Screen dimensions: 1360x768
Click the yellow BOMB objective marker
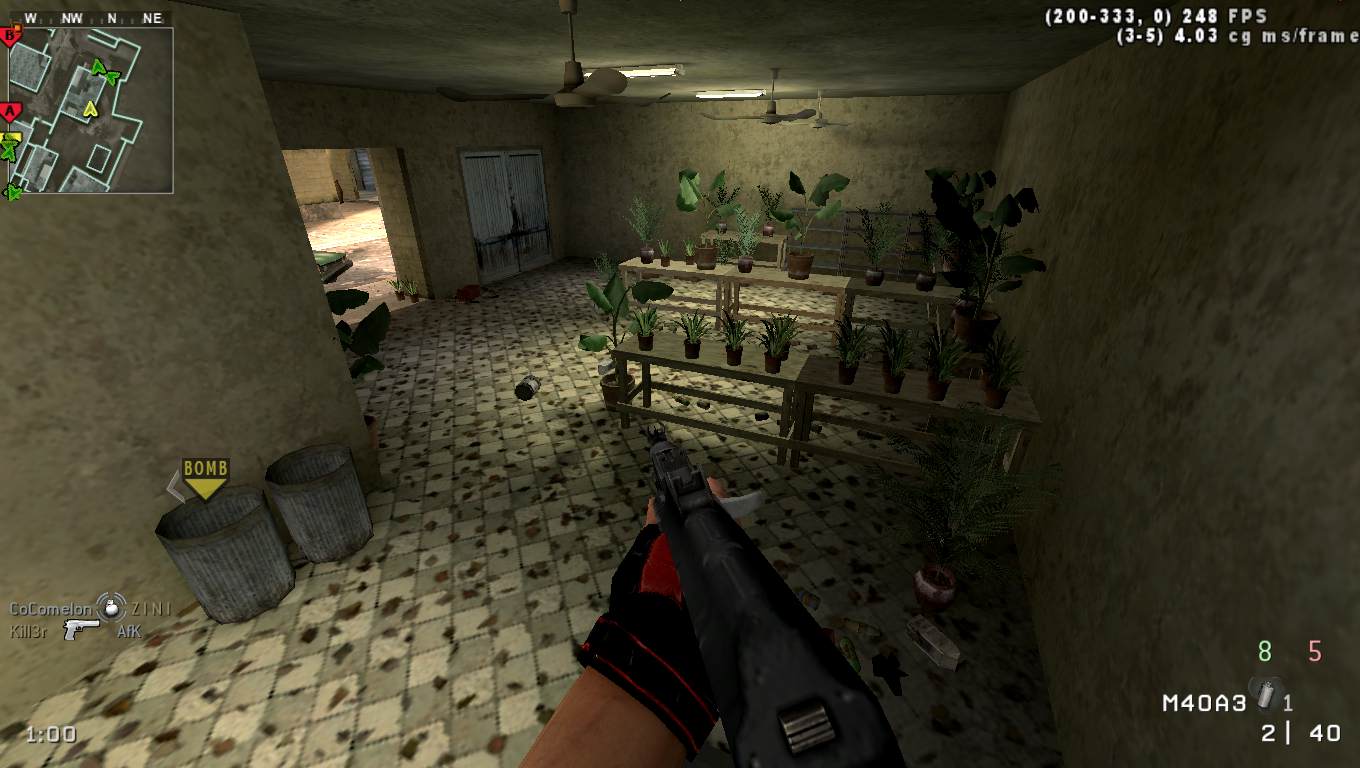point(205,478)
